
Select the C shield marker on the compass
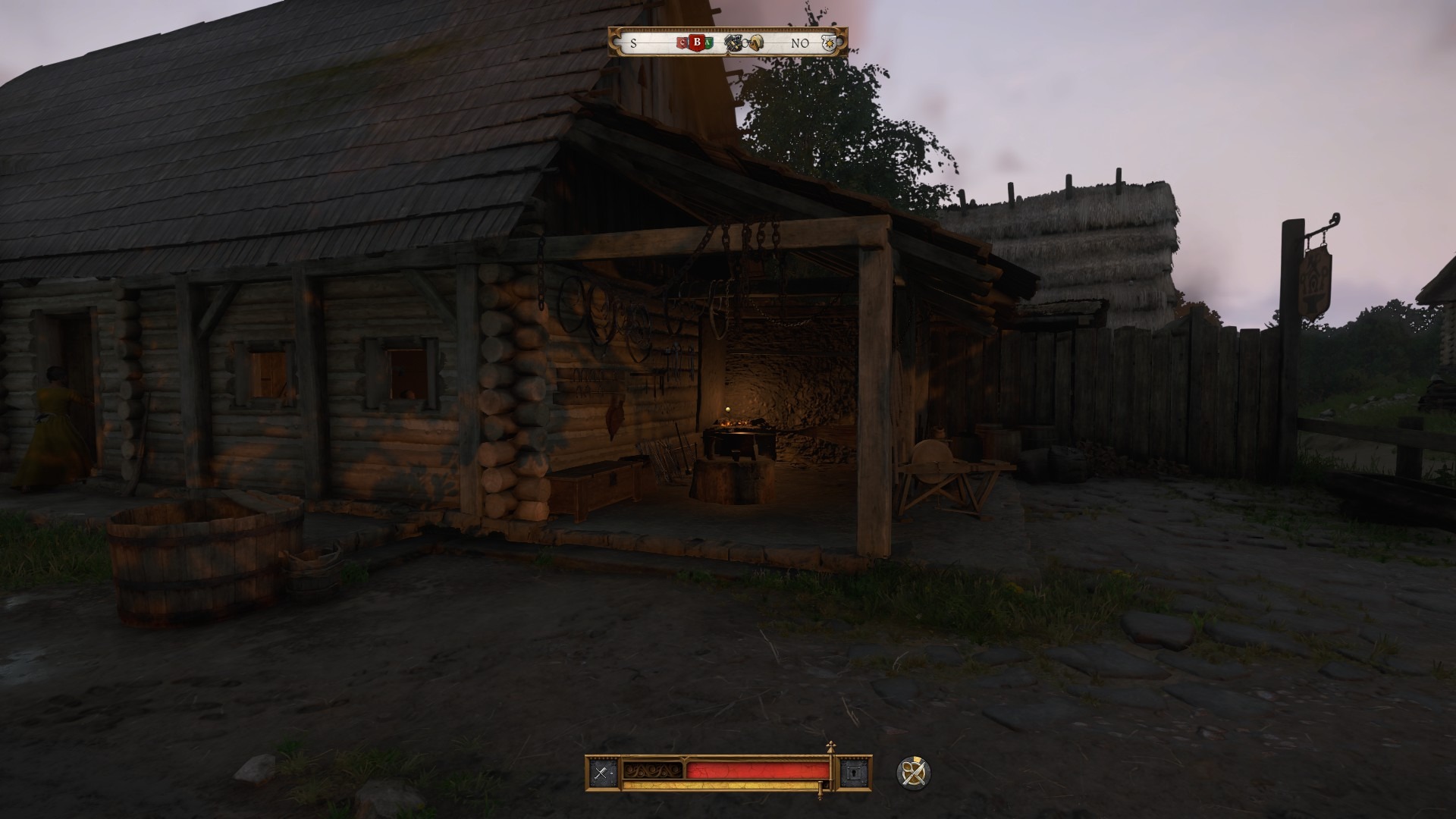[682, 43]
